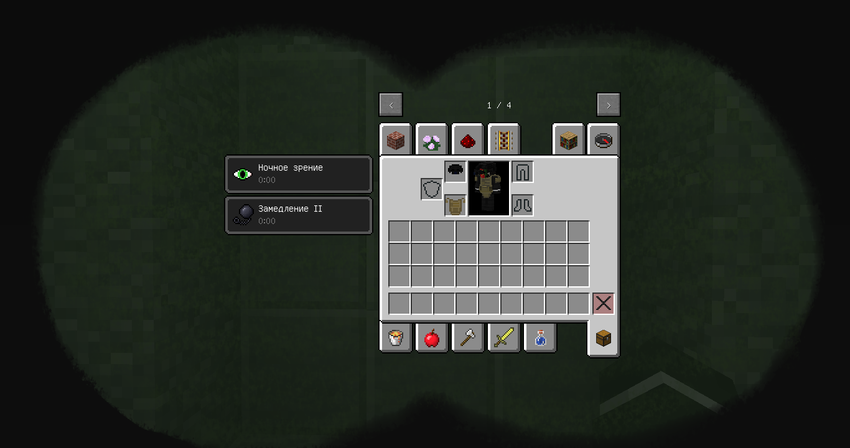This screenshot has width=850, height=448.
Task: Go to the next creative tab page
Action: pos(608,105)
